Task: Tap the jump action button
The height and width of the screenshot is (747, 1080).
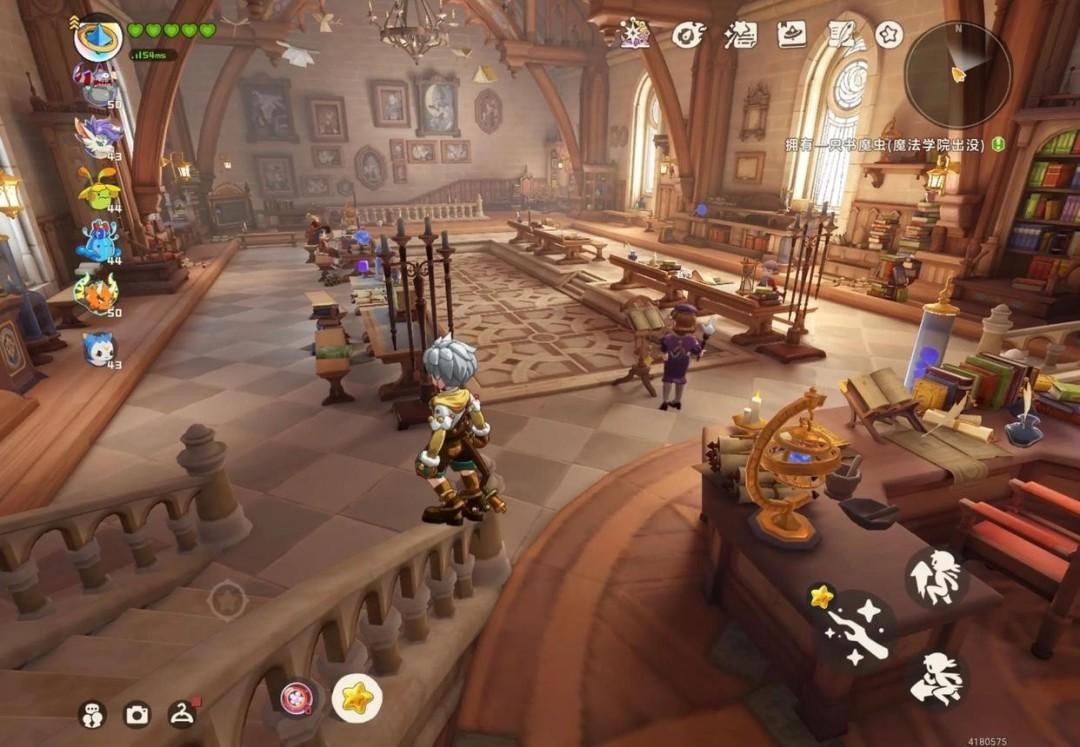Action: [x=937, y=578]
